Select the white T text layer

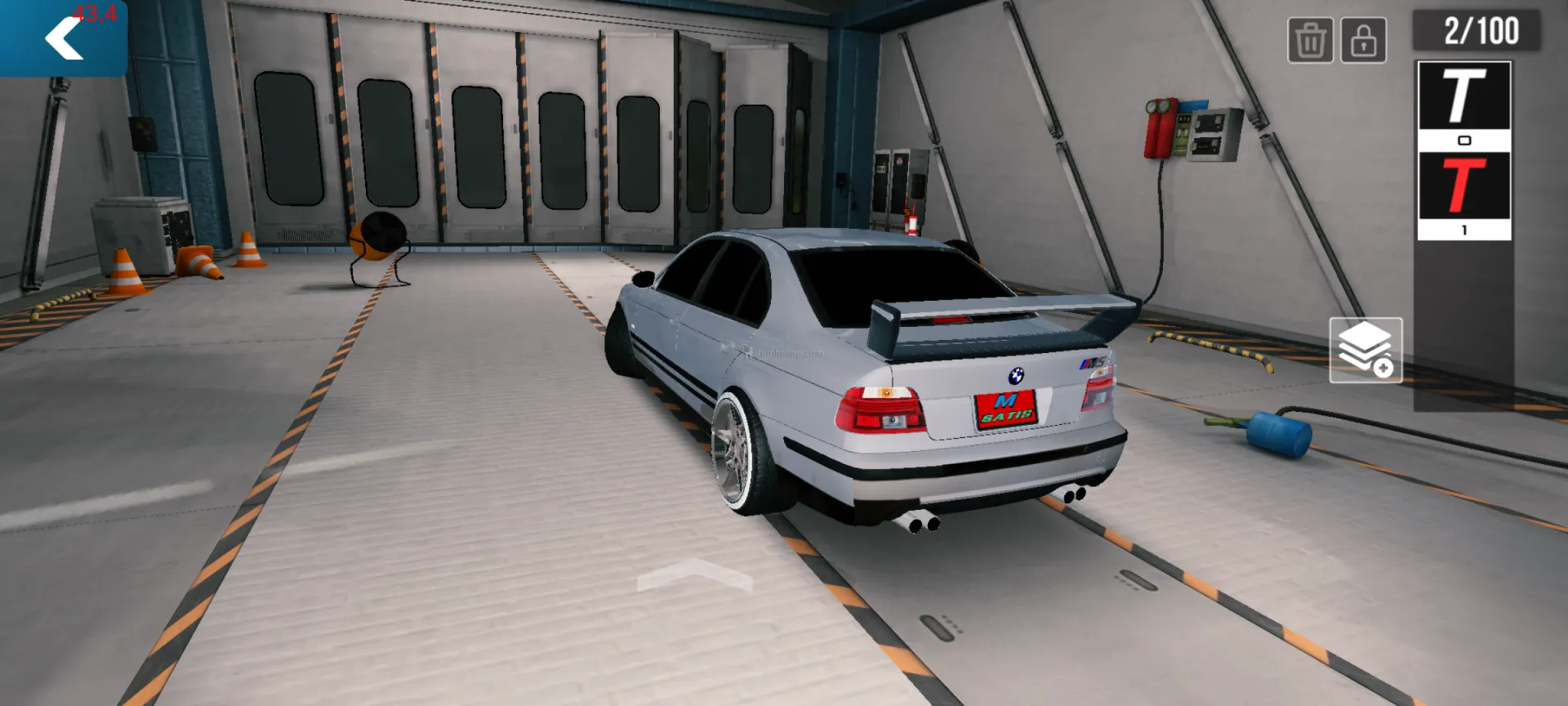tap(1463, 98)
